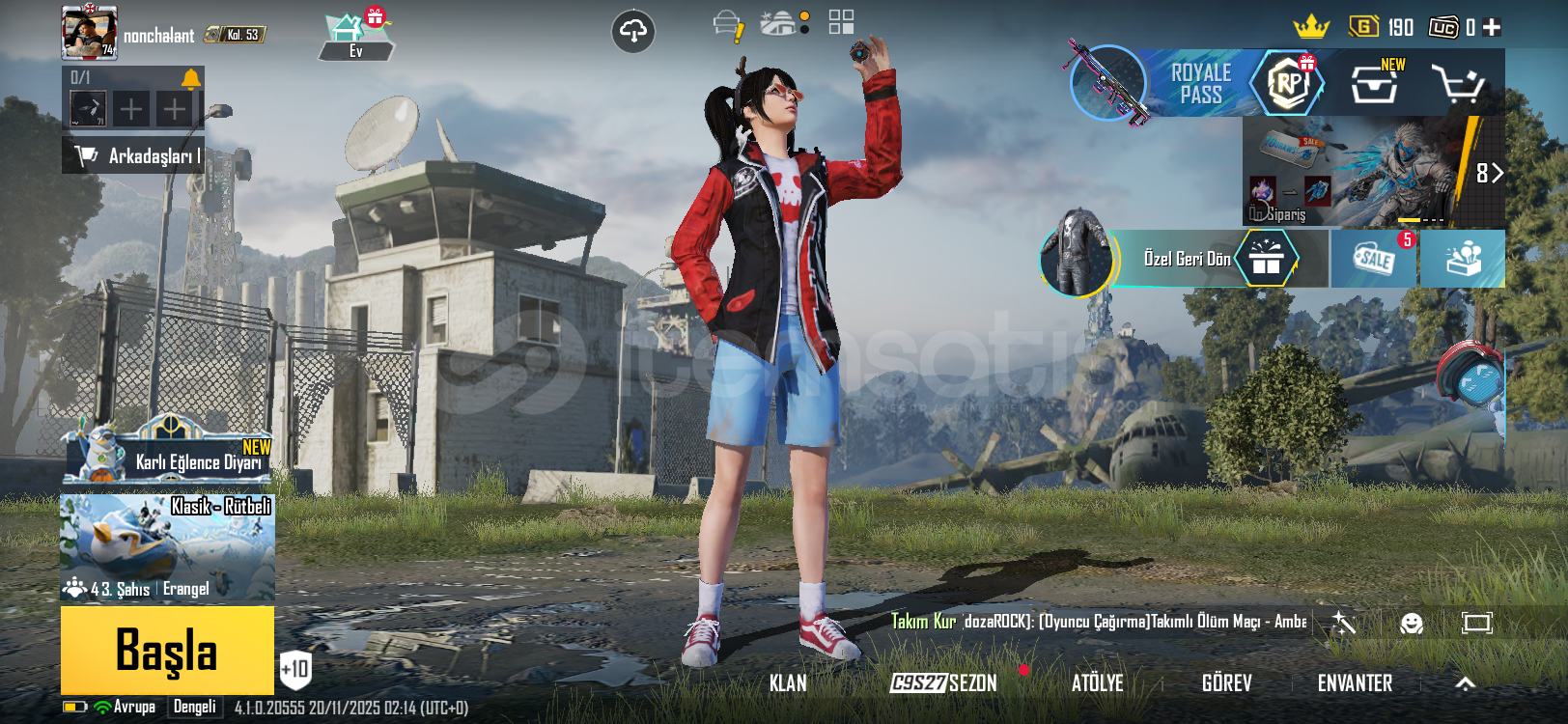
Task: Start the match with the Başla button
Action: click(167, 650)
